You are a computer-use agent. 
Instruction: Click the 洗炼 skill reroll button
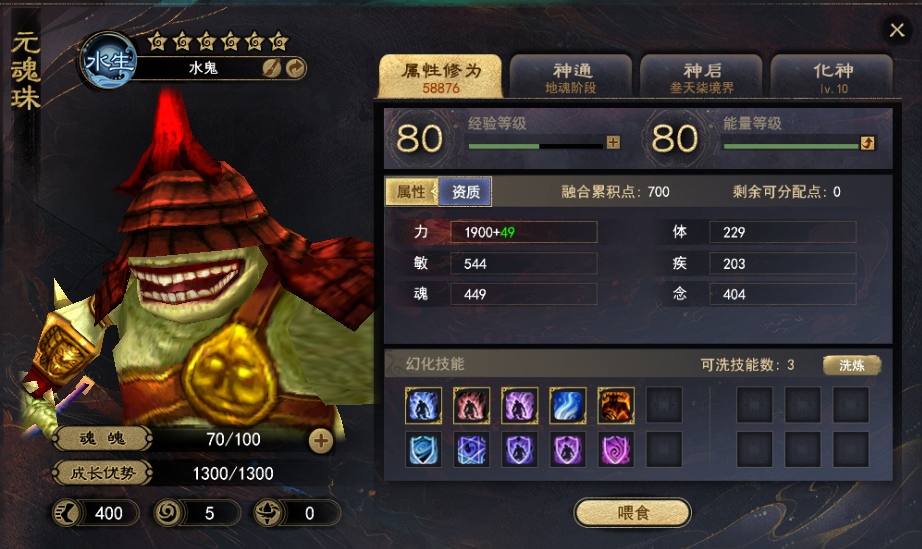(x=851, y=365)
